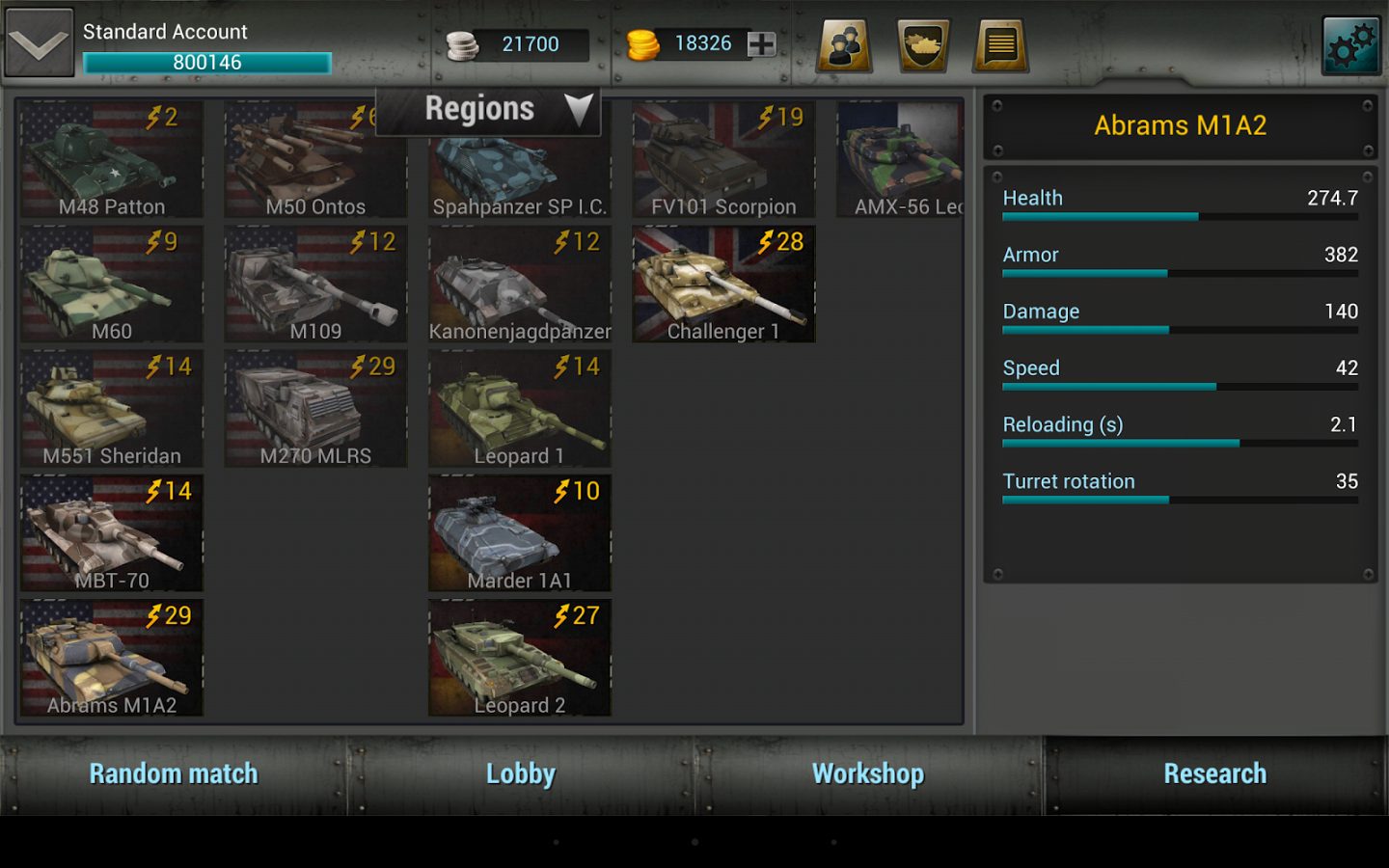Go to the Lobby

521,773
